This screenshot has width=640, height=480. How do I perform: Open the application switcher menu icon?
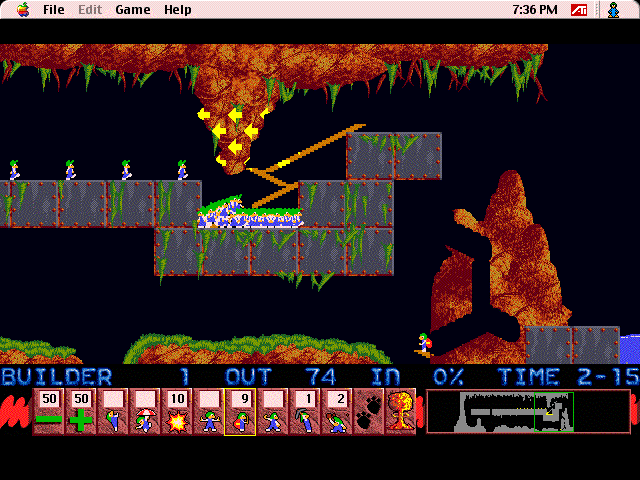(x=613, y=10)
